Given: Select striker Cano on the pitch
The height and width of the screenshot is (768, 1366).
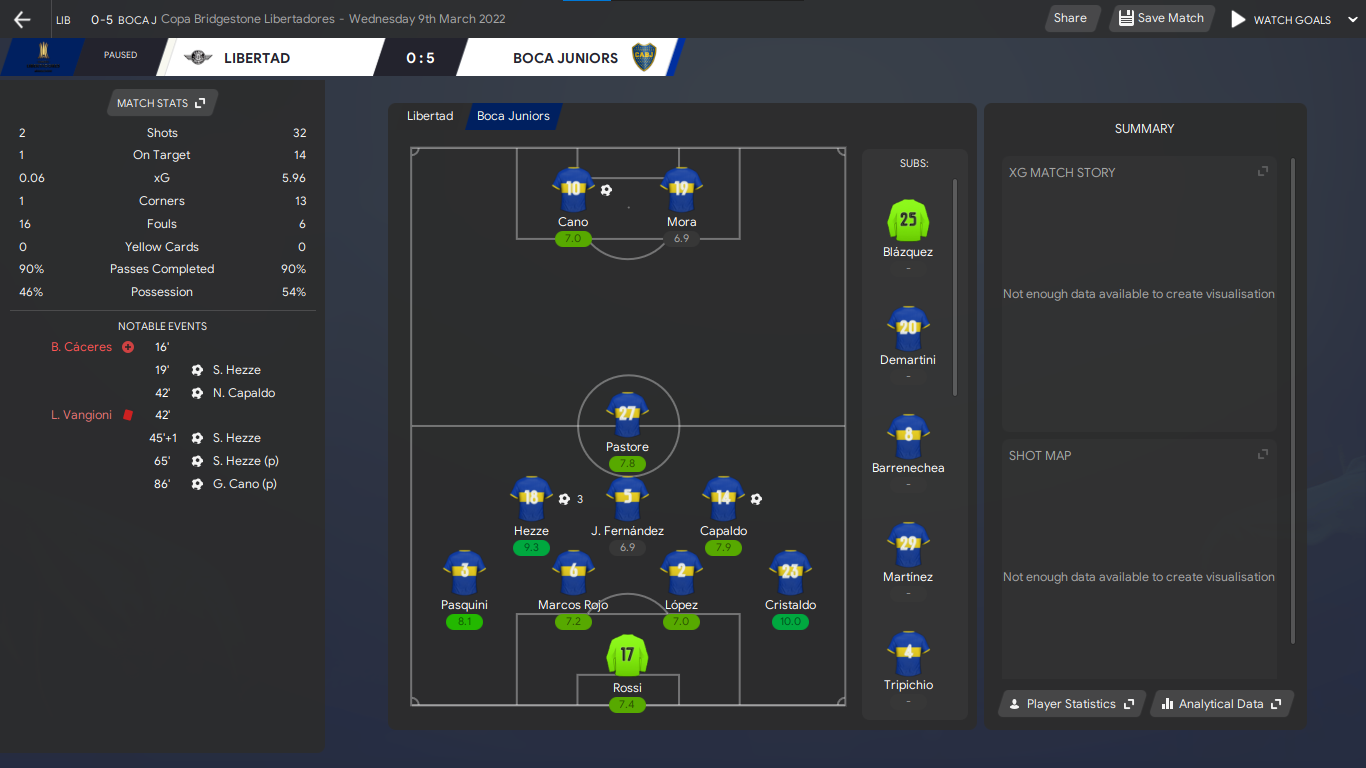Looking at the screenshot, I should click(x=573, y=190).
